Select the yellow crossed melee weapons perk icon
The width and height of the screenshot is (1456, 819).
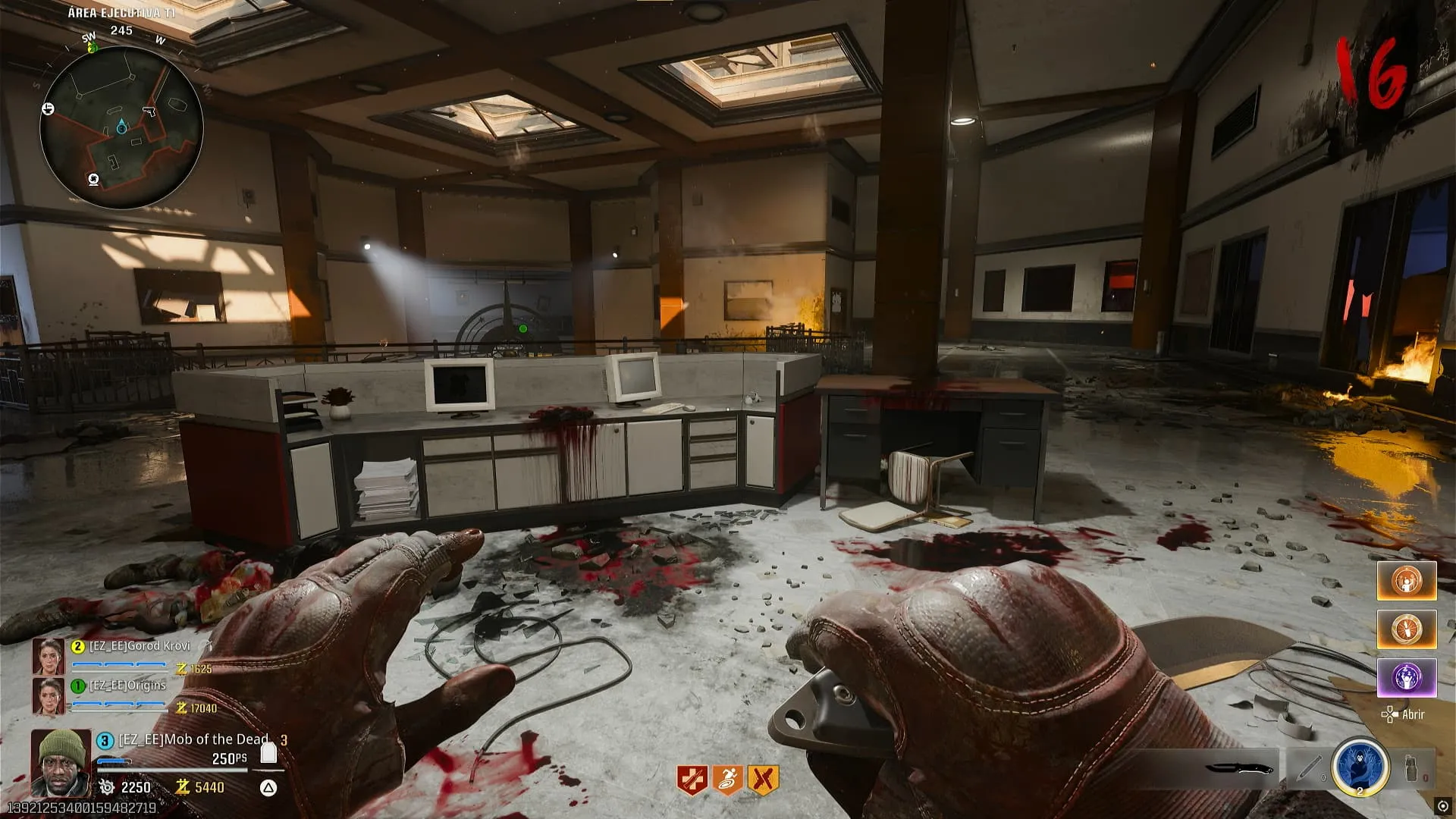click(x=763, y=780)
